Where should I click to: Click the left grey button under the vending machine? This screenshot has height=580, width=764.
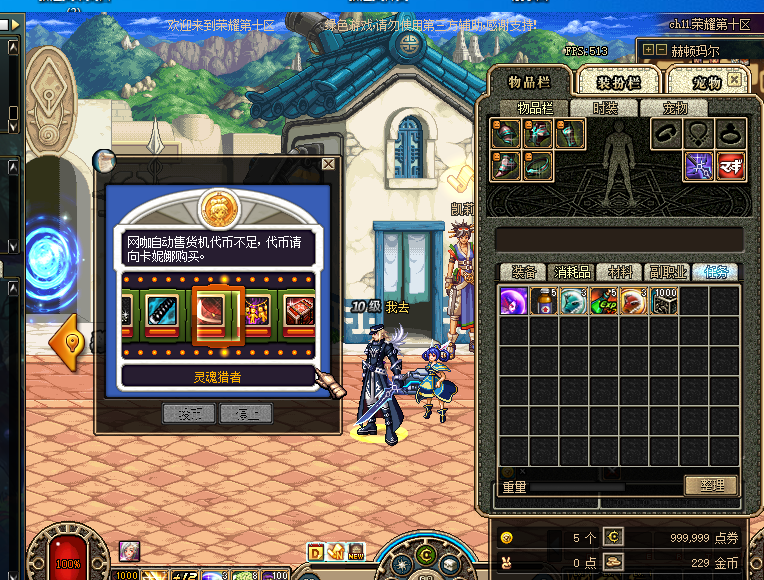tap(190, 413)
